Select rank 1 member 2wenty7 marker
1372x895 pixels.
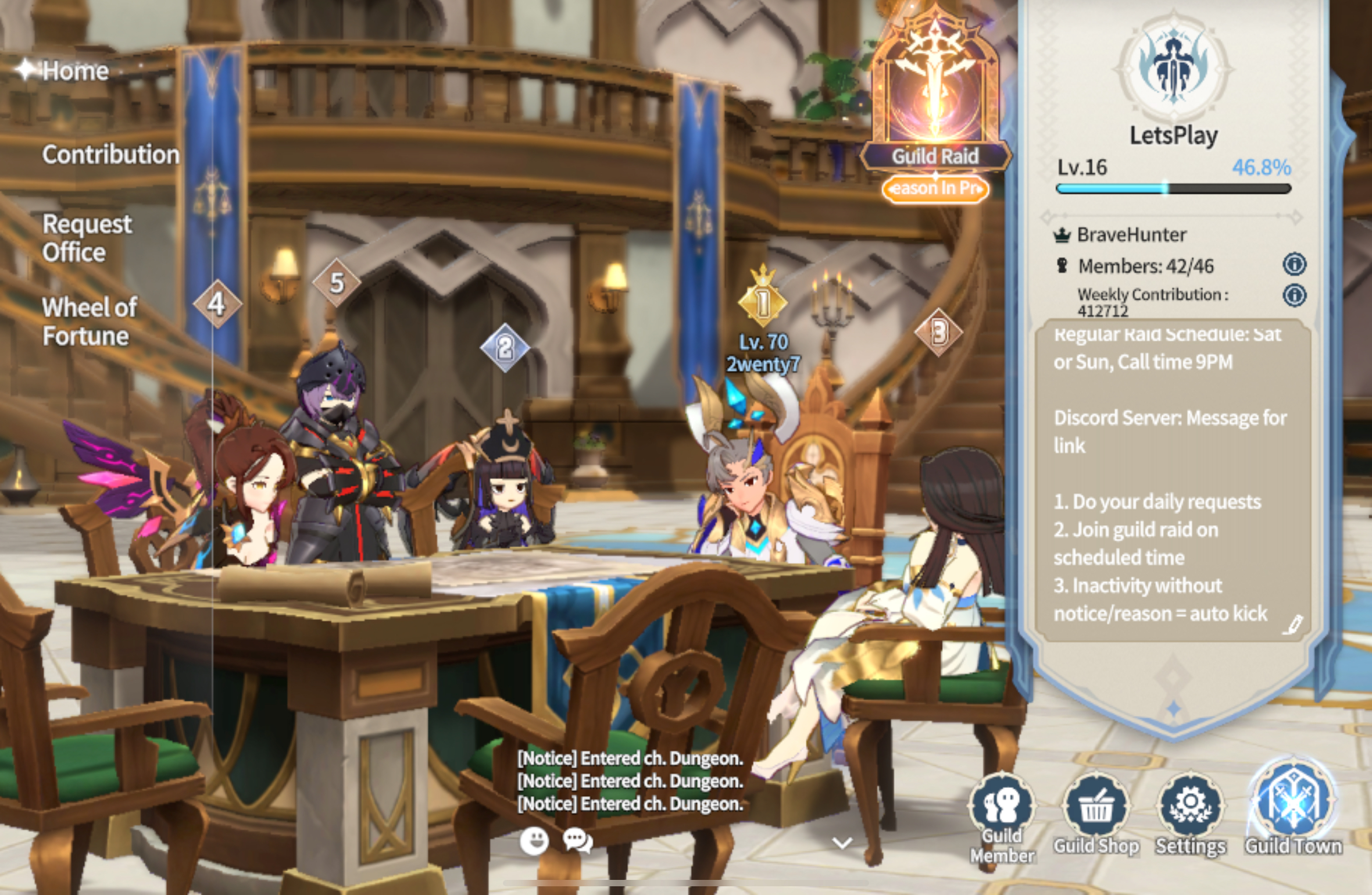tap(763, 302)
